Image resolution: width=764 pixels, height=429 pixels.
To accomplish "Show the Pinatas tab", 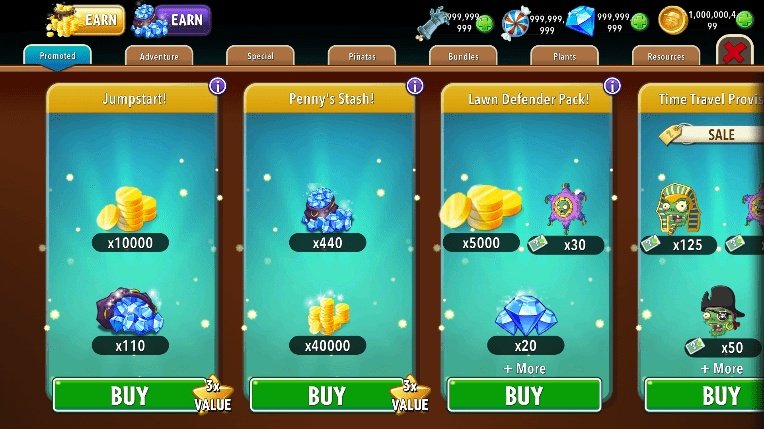I will coord(361,56).
